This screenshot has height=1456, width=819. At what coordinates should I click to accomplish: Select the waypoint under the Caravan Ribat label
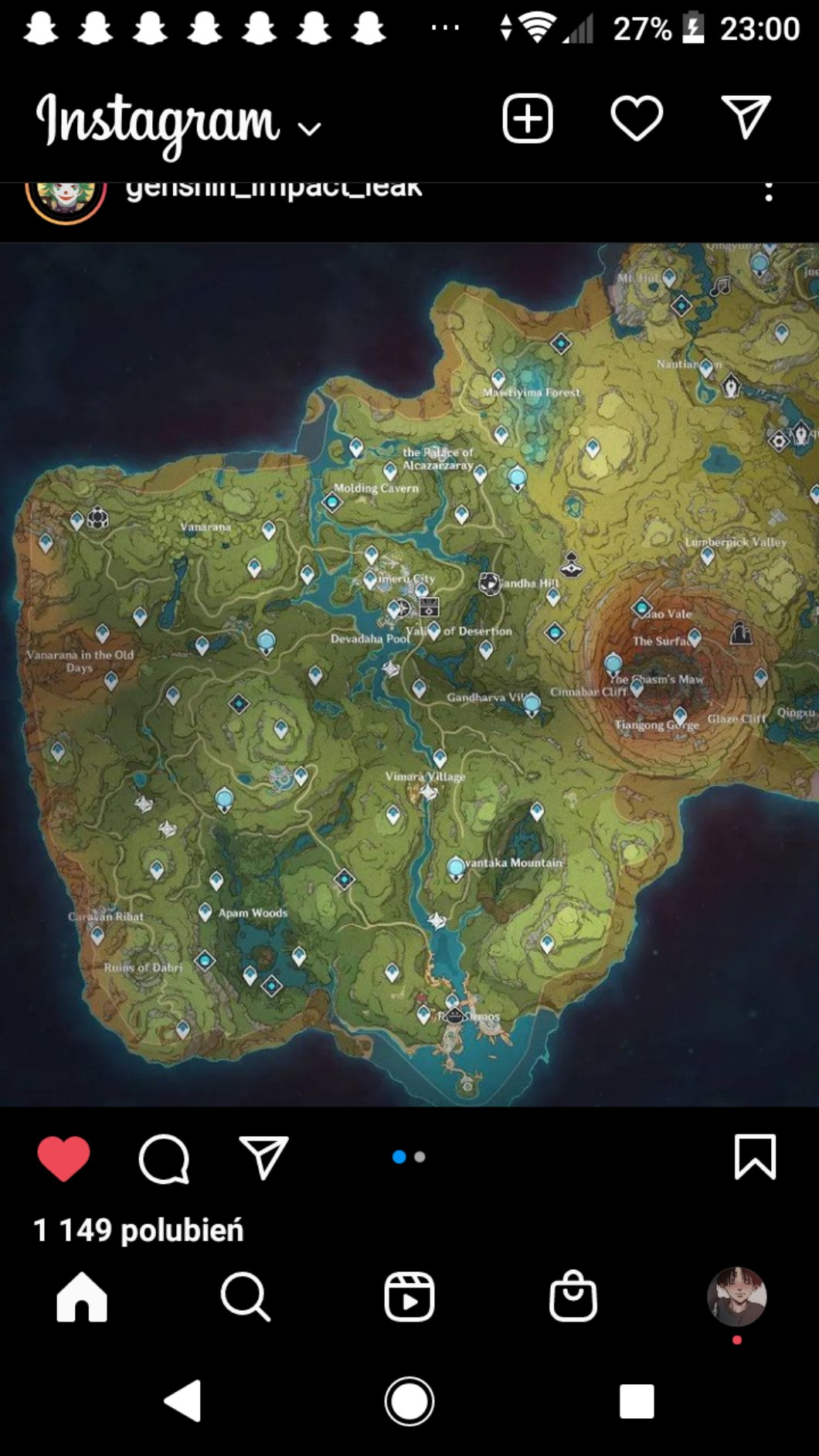click(97, 935)
